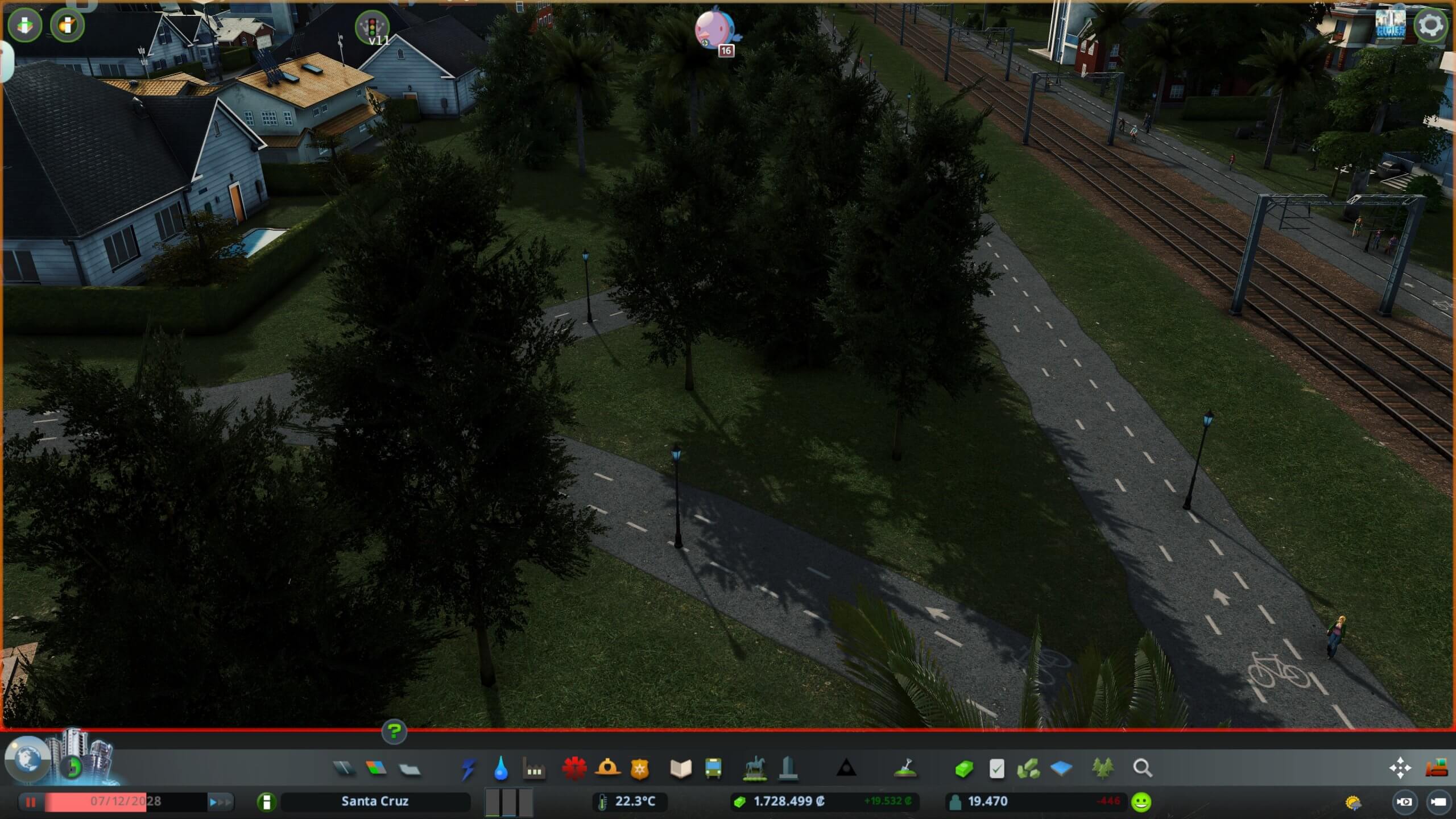Open the Education book menu
Screen dimensions: 1456x819
pos(680,769)
